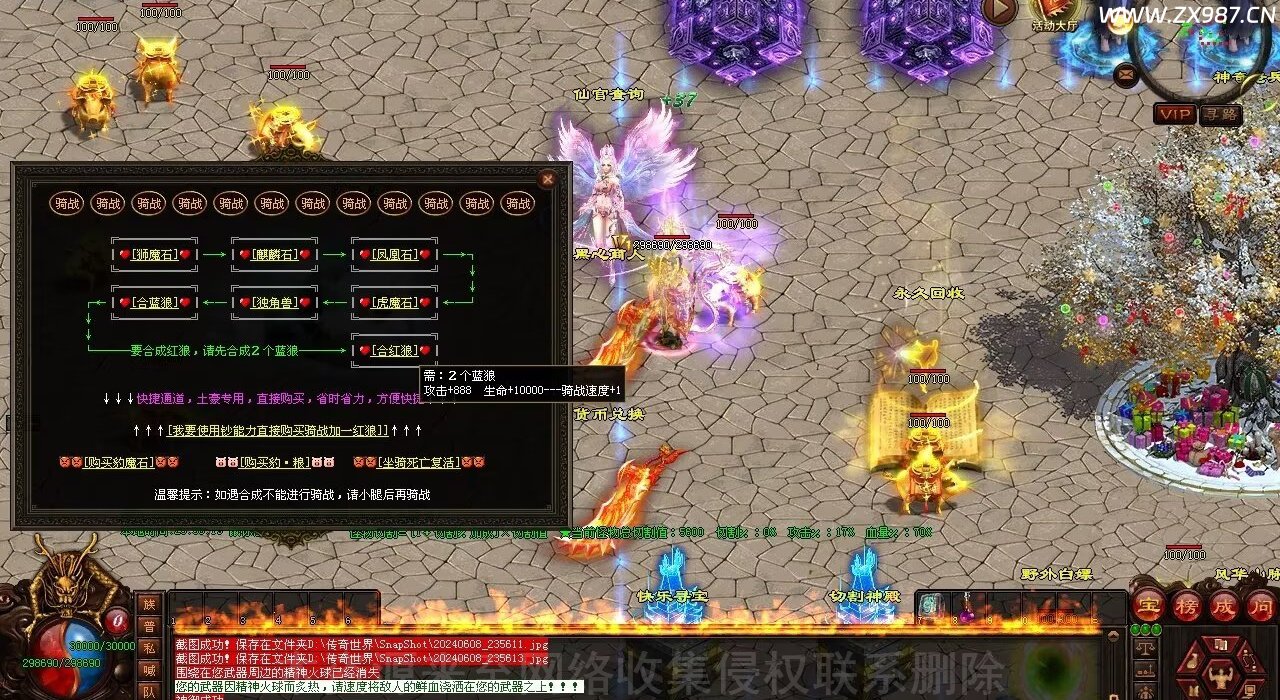Craft the blue wolf via 合蓝狼
This screenshot has width=1280, height=700.
(x=154, y=302)
